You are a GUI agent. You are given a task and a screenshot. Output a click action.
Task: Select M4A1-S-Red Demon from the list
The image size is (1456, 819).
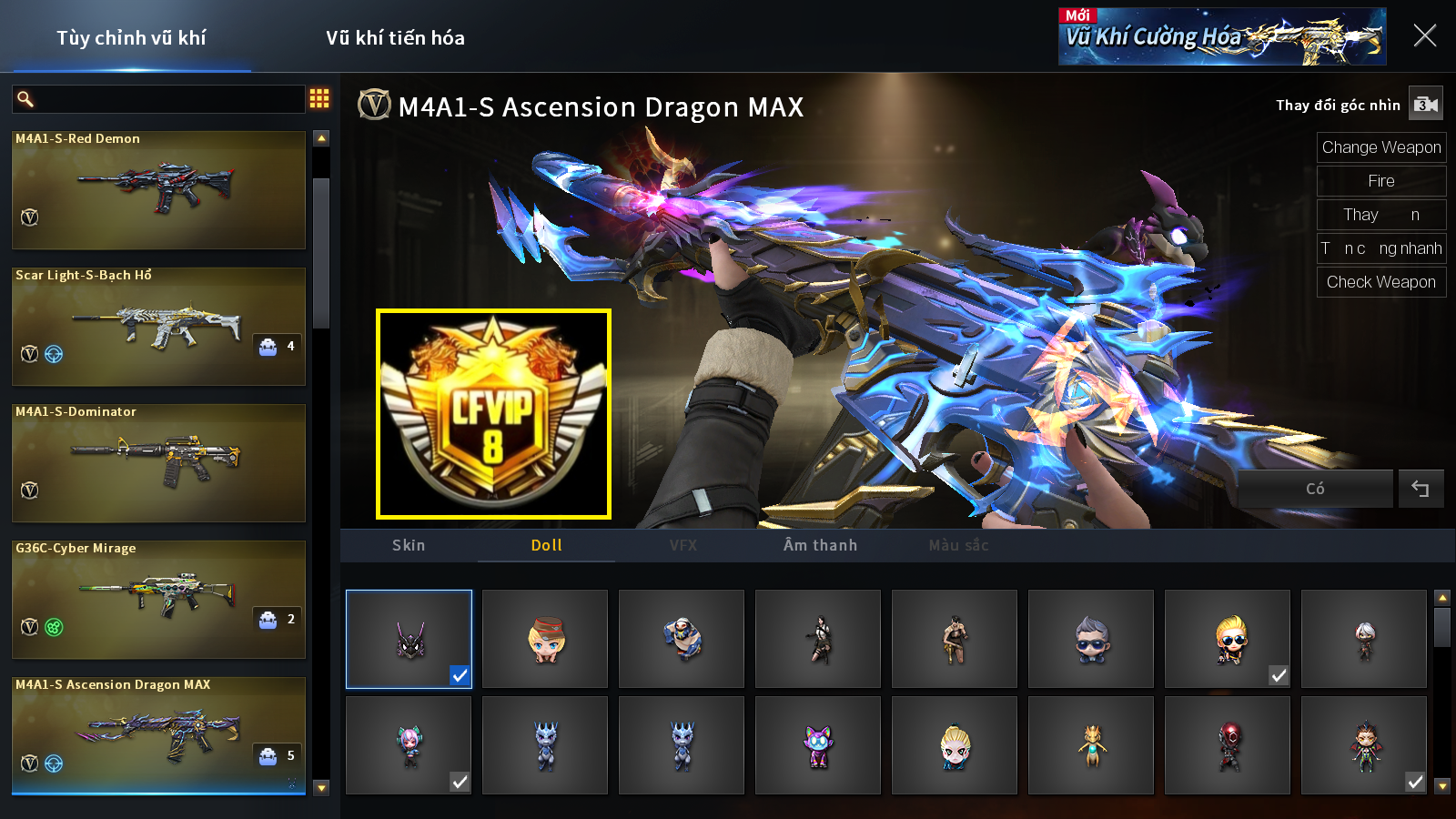point(158,189)
